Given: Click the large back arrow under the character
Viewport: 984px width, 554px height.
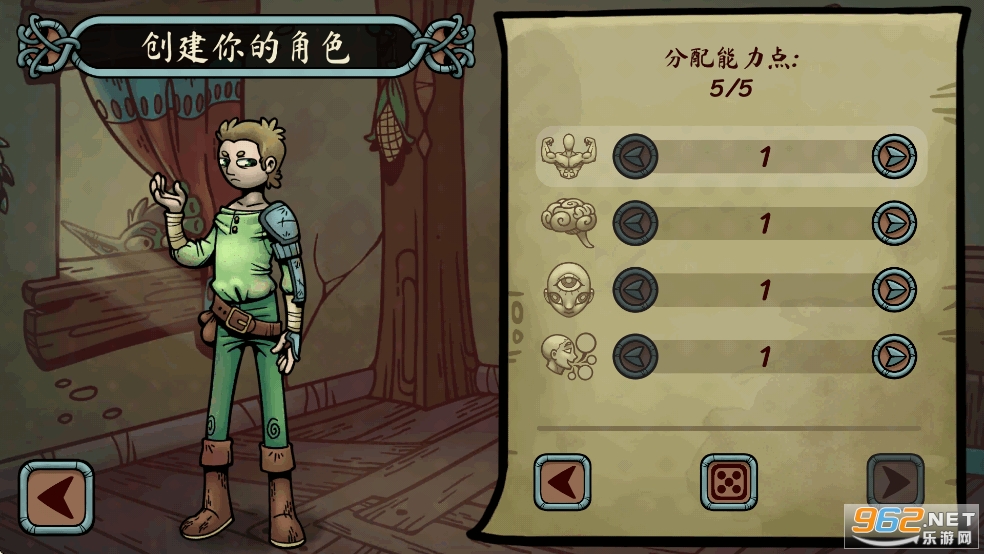Looking at the screenshot, I should [x=56, y=497].
